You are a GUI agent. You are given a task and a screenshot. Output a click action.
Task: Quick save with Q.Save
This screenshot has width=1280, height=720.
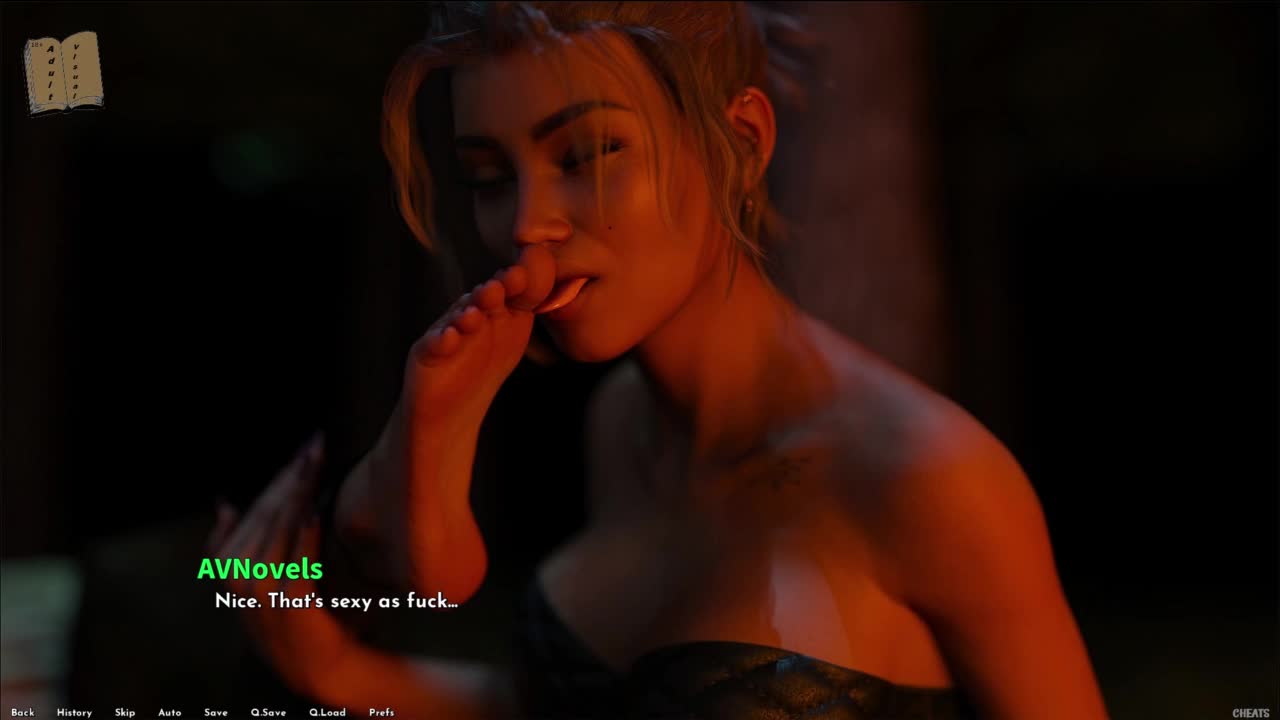click(x=268, y=712)
